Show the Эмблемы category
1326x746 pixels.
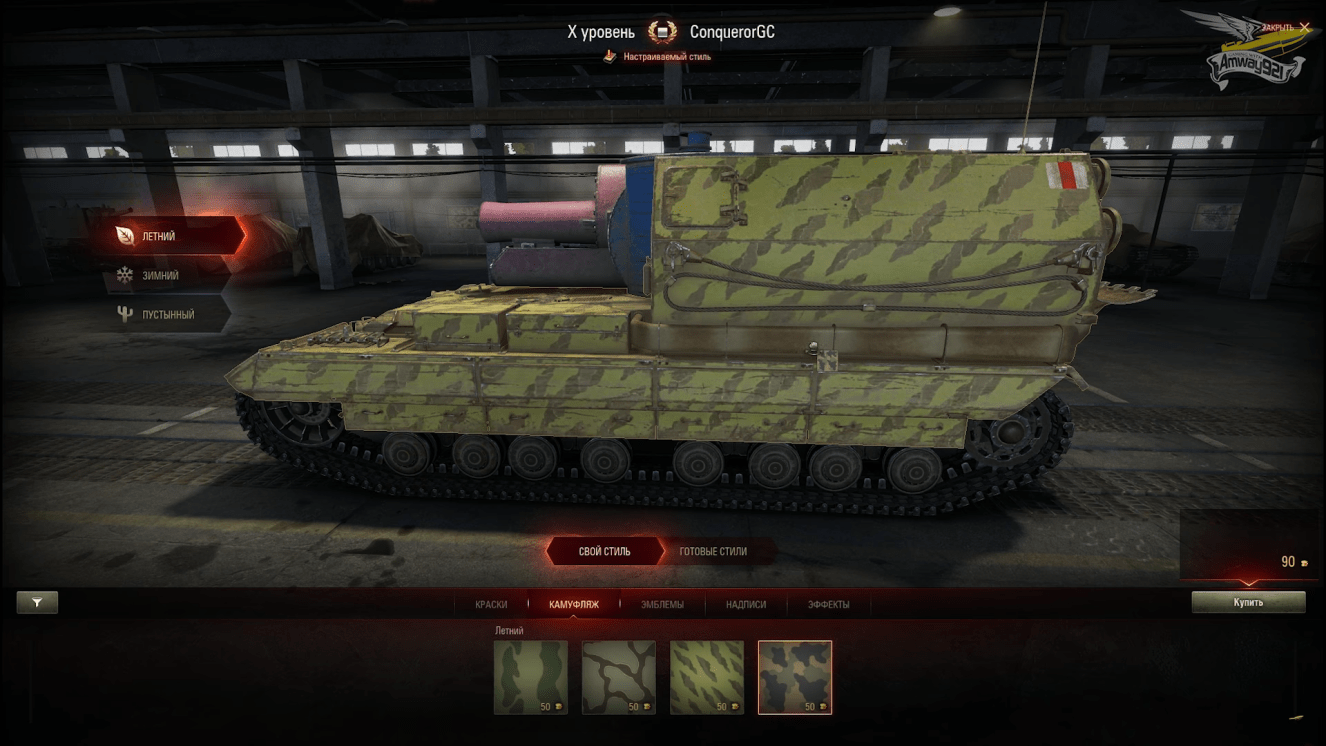tap(662, 604)
